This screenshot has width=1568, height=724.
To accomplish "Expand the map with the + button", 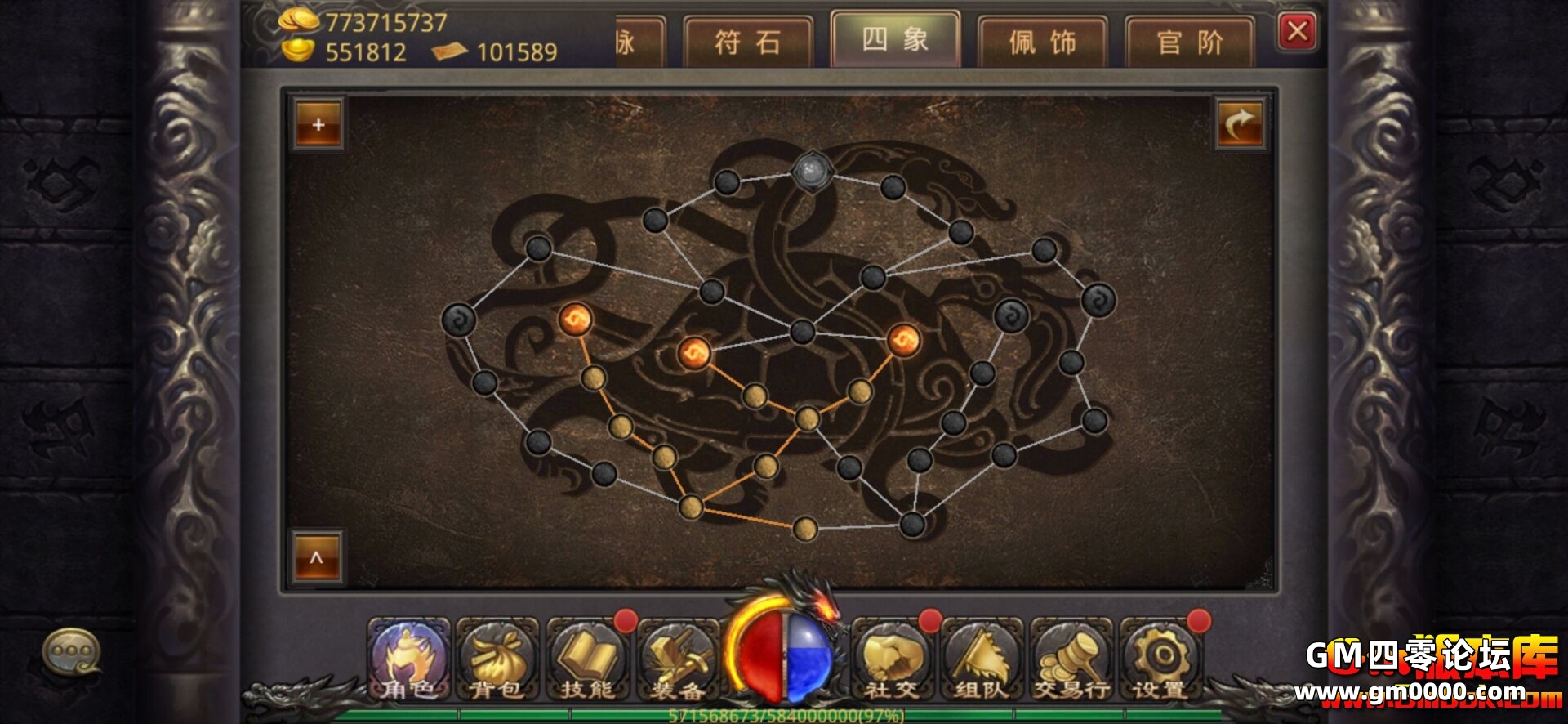I will coord(318,124).
